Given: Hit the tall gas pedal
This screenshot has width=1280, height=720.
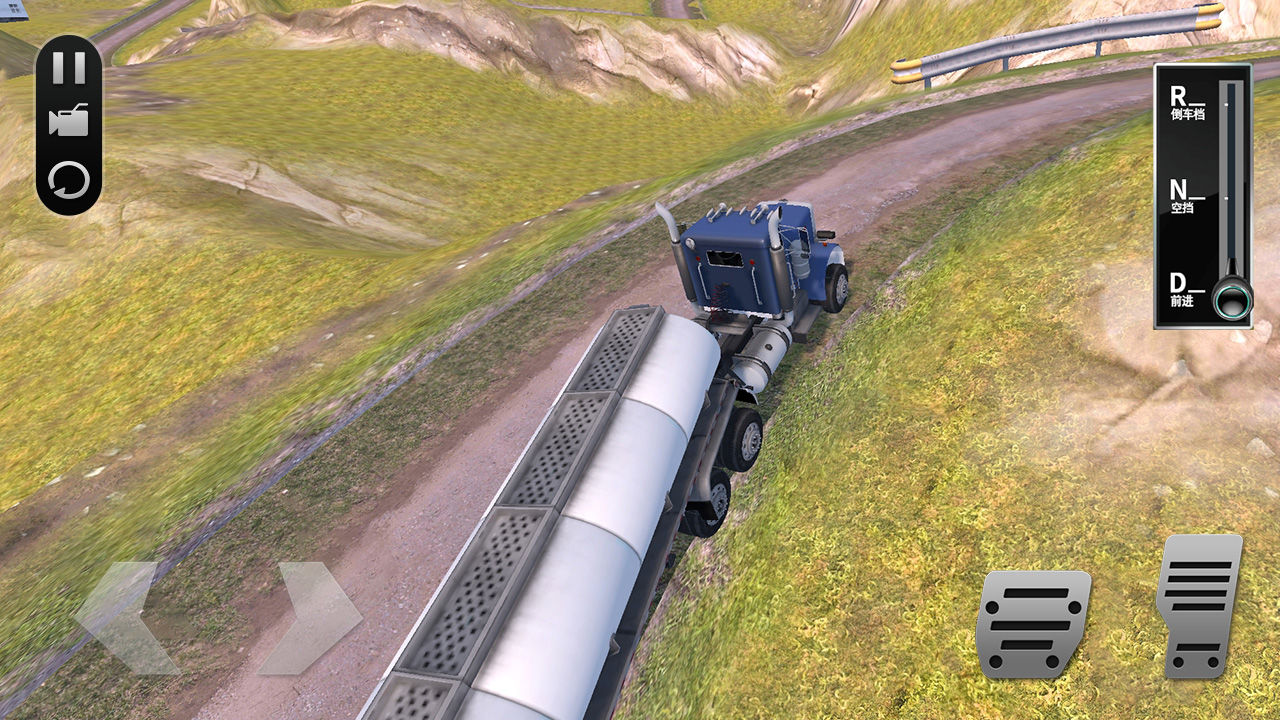Looking at the screenshot, I should coord(1199,605).
